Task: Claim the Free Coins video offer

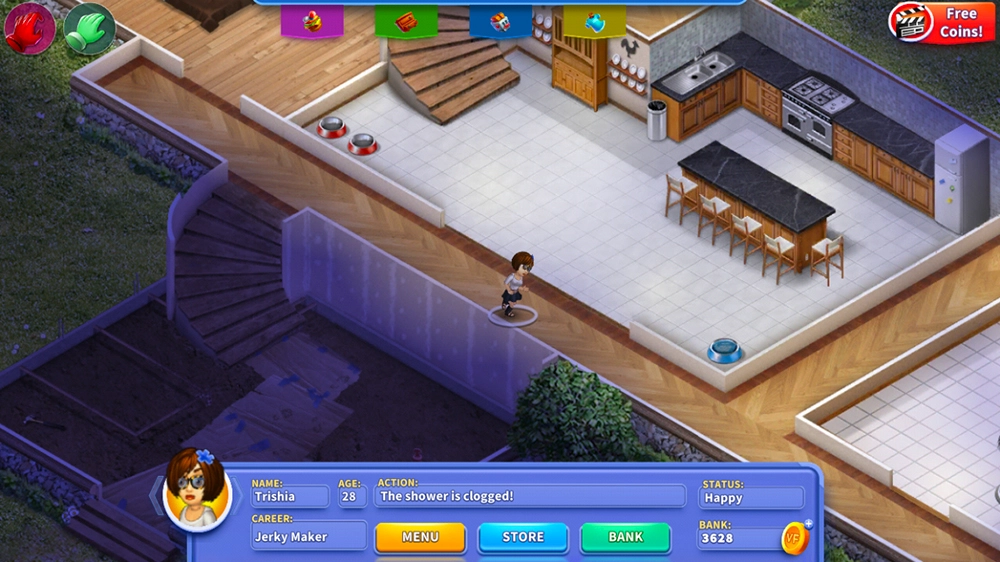Action: pyautogui.click(x=941, y=23)
